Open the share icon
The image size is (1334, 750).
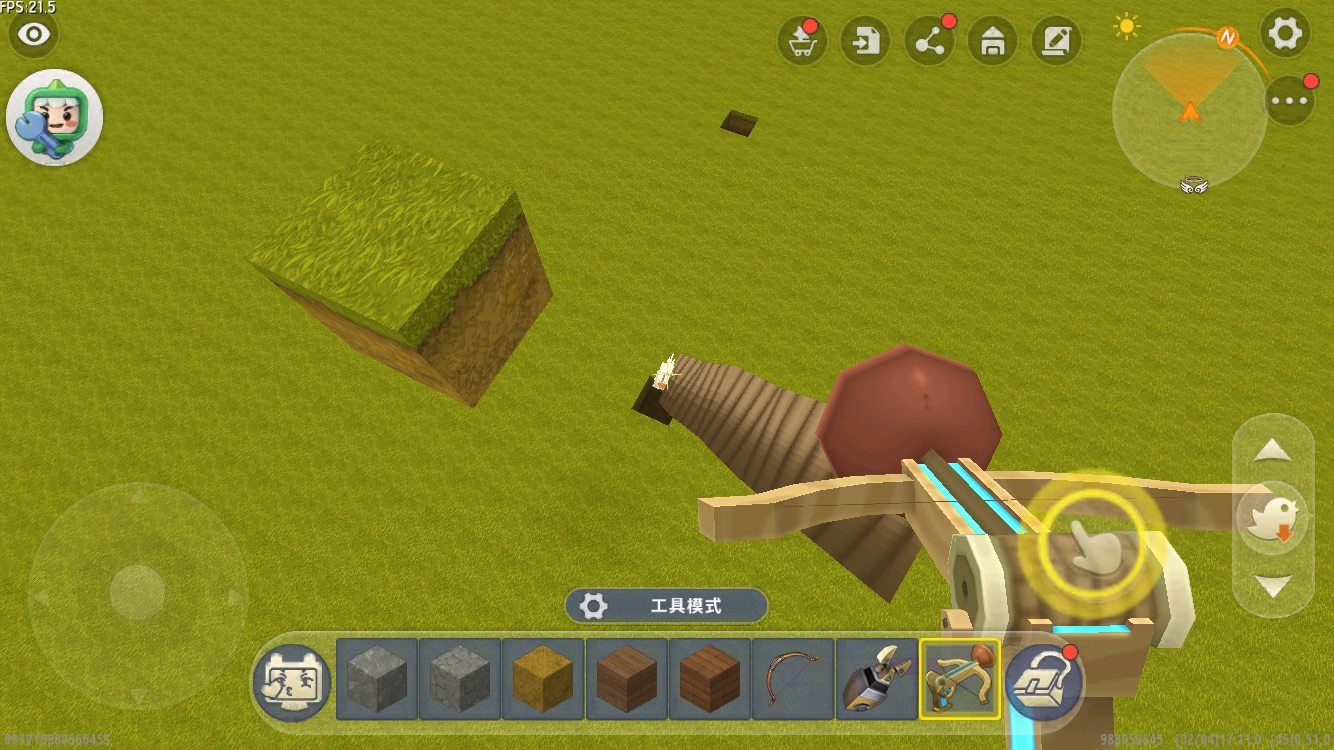tap(930, 42)
